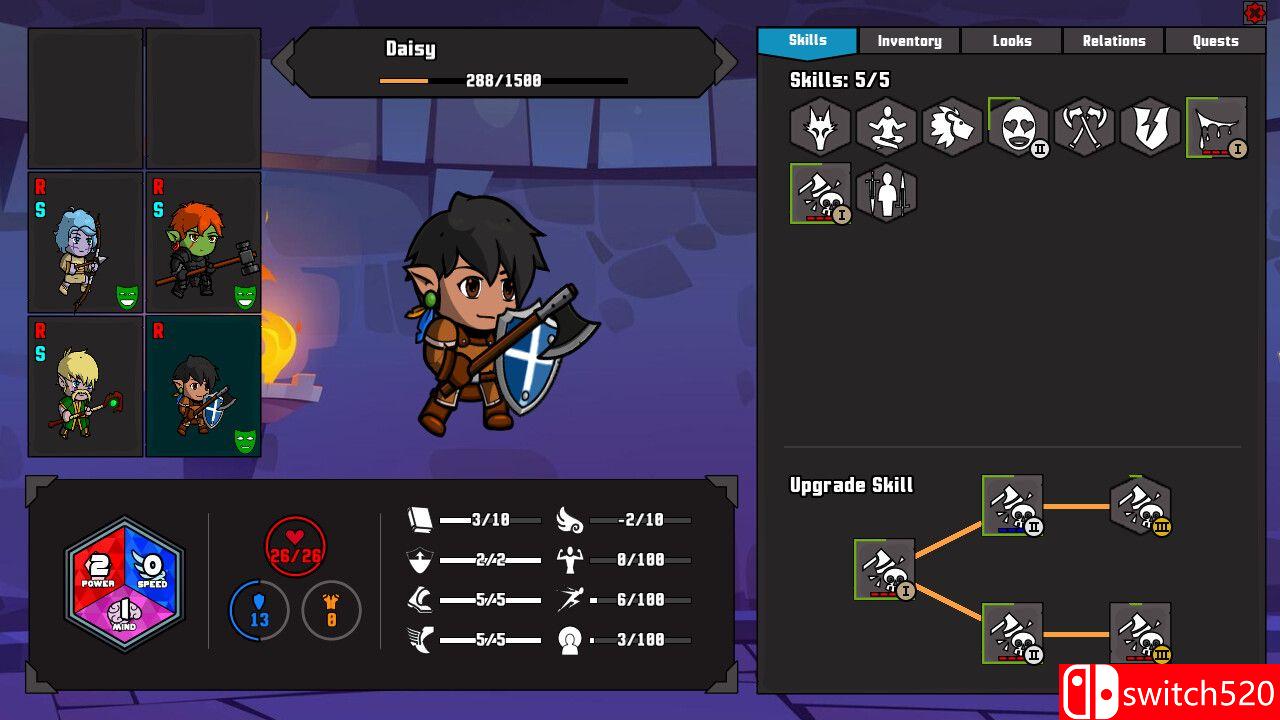Viewport: 1280px width, 720px height.
Task: Choose the meditating figure skill
Action: click(886, 127)
